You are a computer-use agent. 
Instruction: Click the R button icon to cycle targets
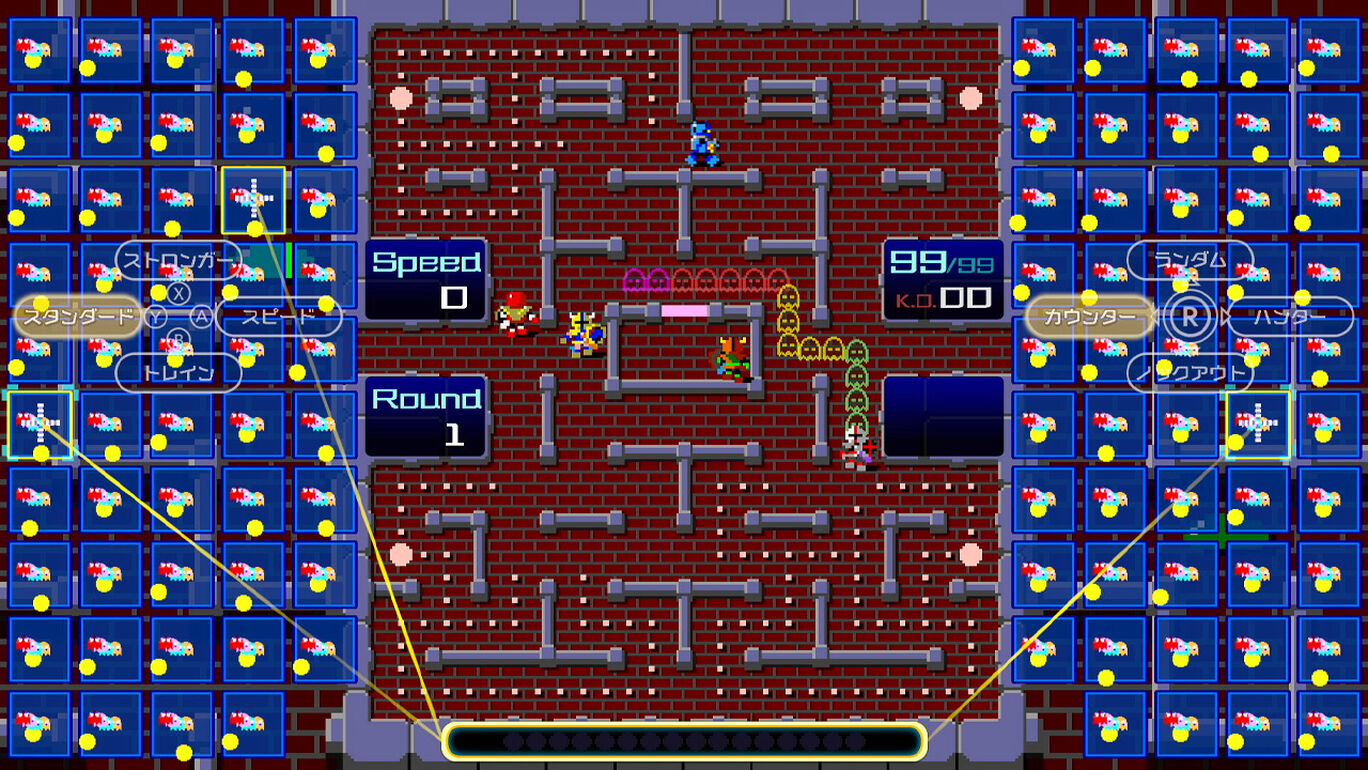1190,318
